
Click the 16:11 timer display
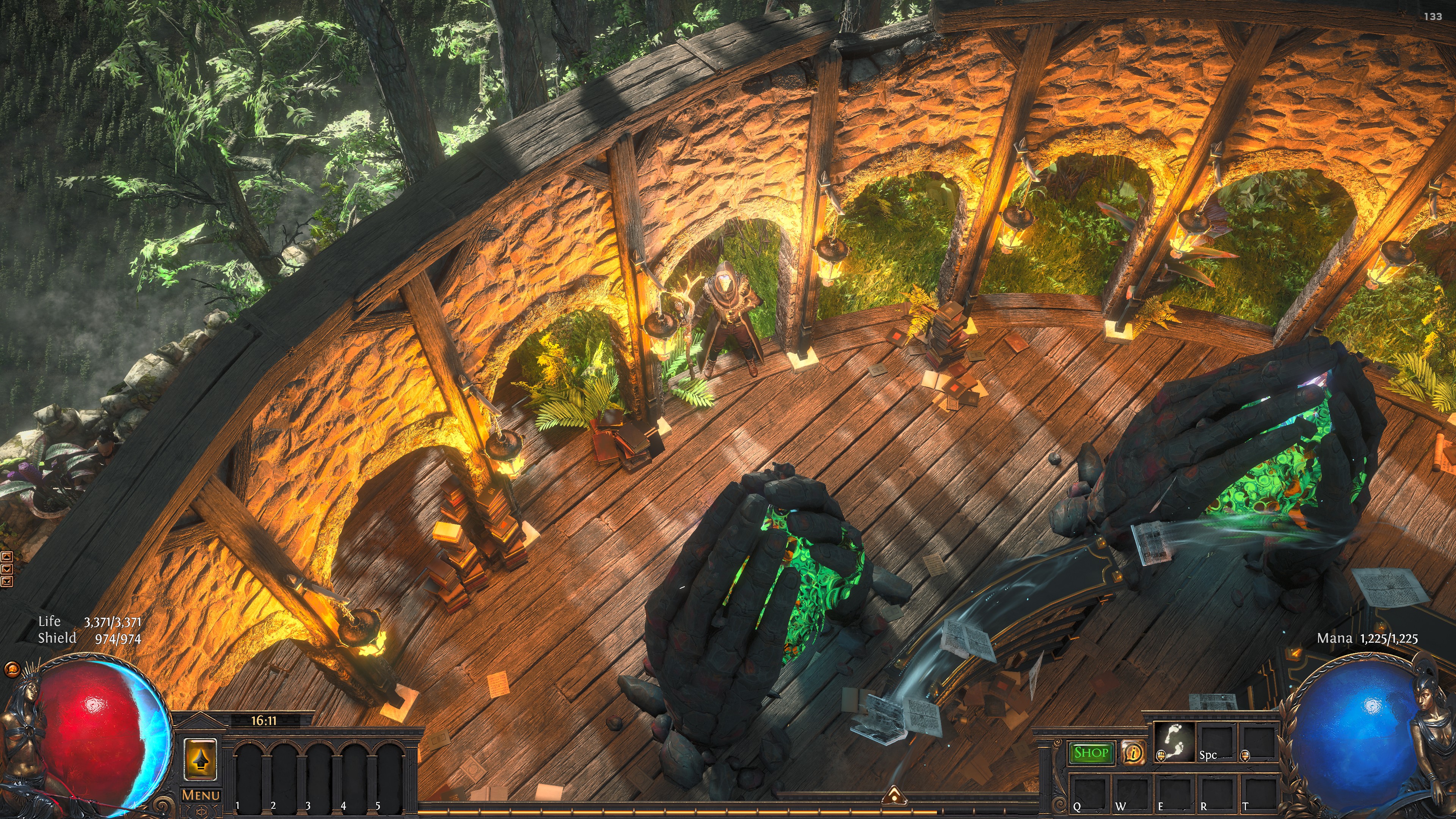[x=264, y=721]
